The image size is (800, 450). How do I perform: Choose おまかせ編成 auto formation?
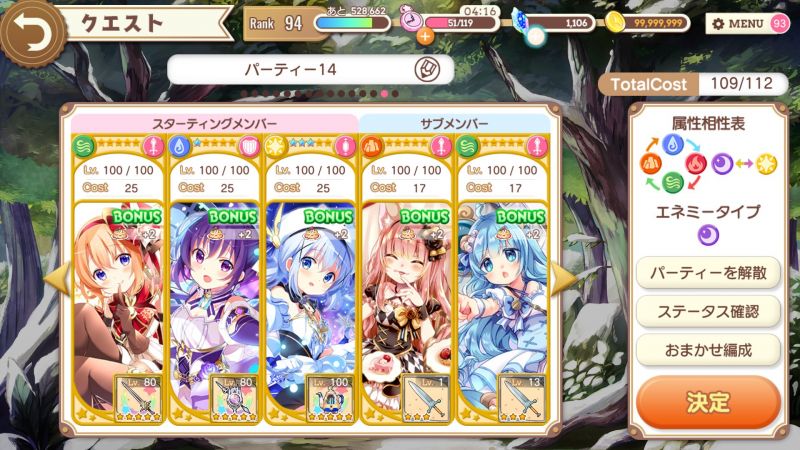[708, 349]
